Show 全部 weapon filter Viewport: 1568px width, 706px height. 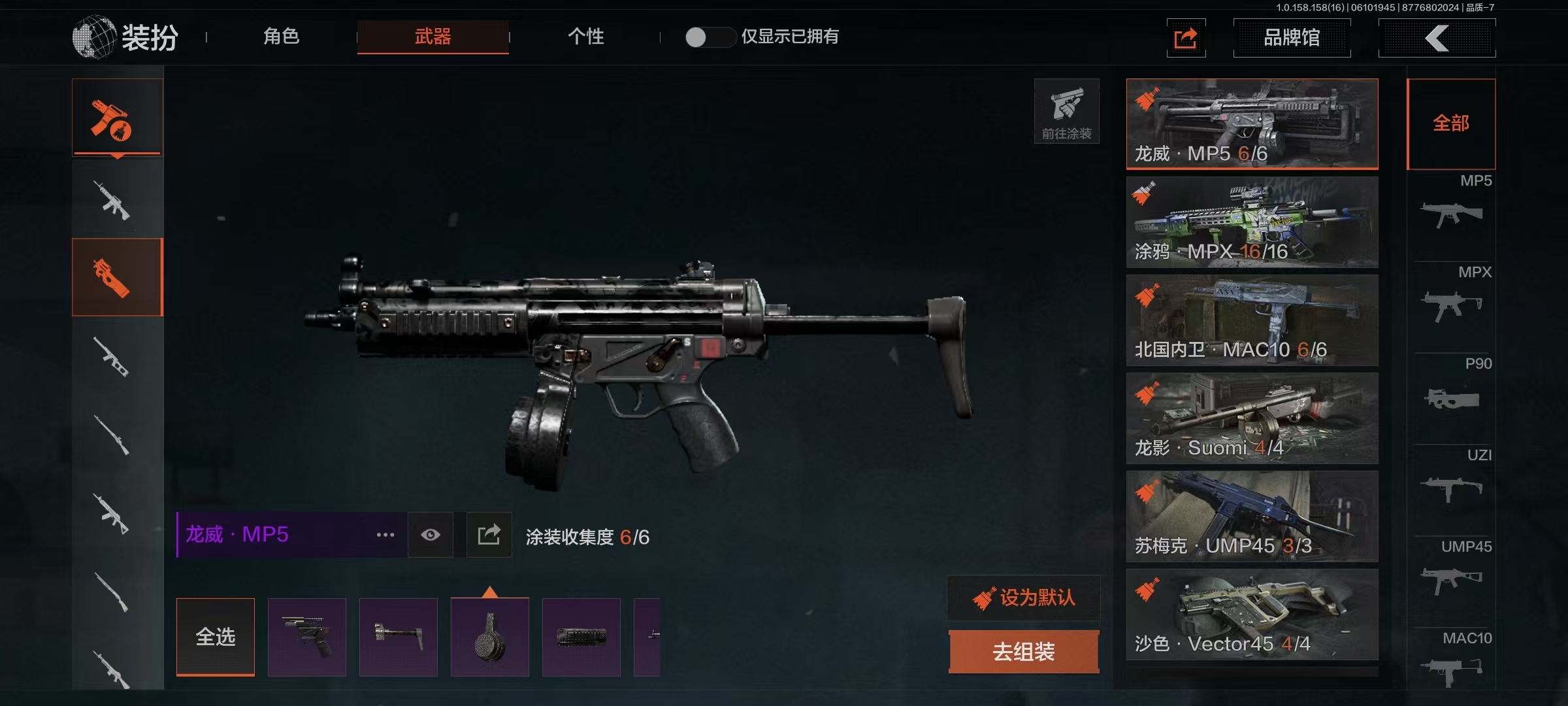1451,124
